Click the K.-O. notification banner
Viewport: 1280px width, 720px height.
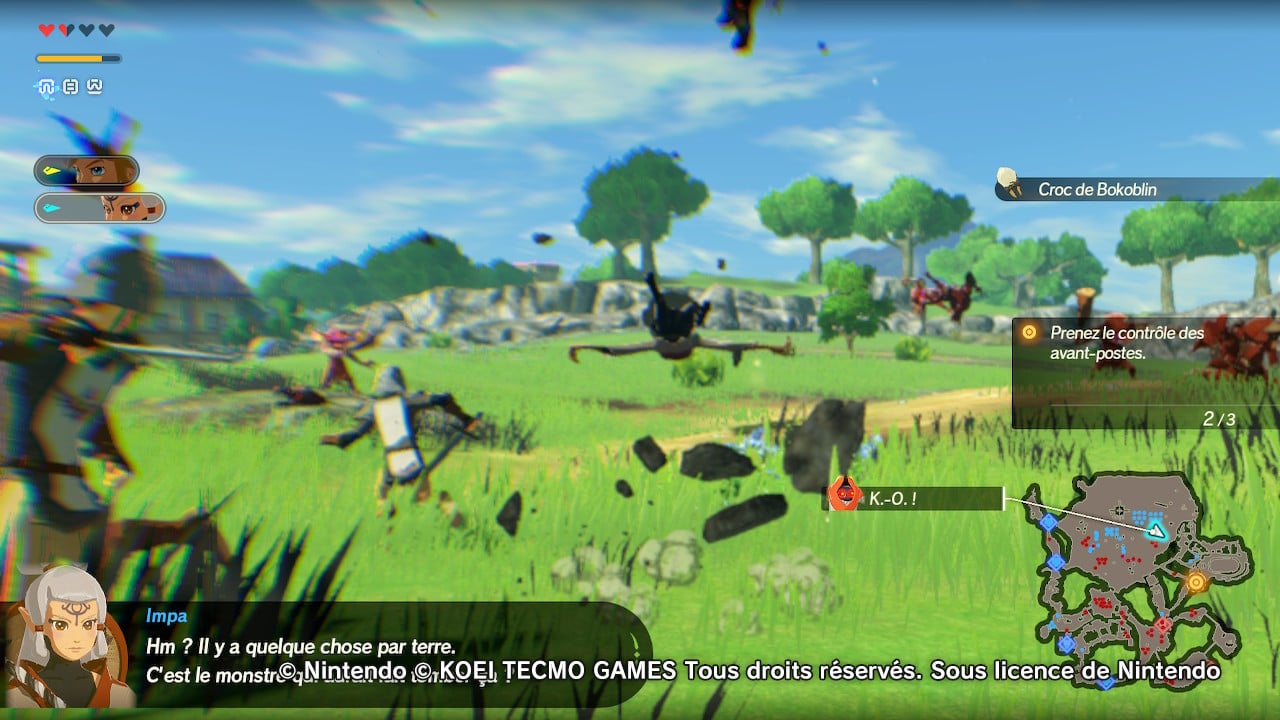pyautogui.click(x=912, y=497)
